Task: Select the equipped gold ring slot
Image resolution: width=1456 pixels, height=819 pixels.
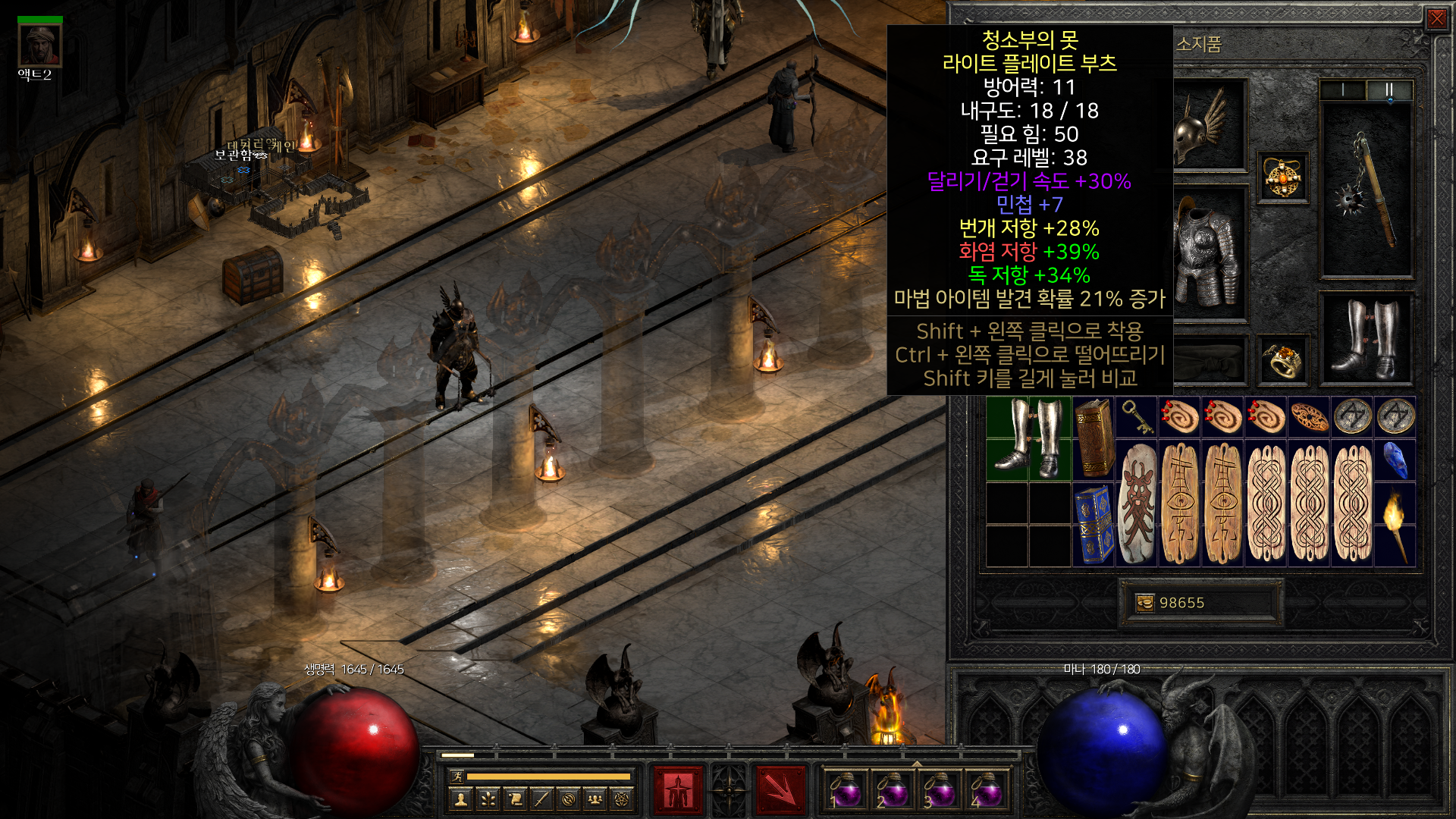Action: click(x=1283, y=360)
